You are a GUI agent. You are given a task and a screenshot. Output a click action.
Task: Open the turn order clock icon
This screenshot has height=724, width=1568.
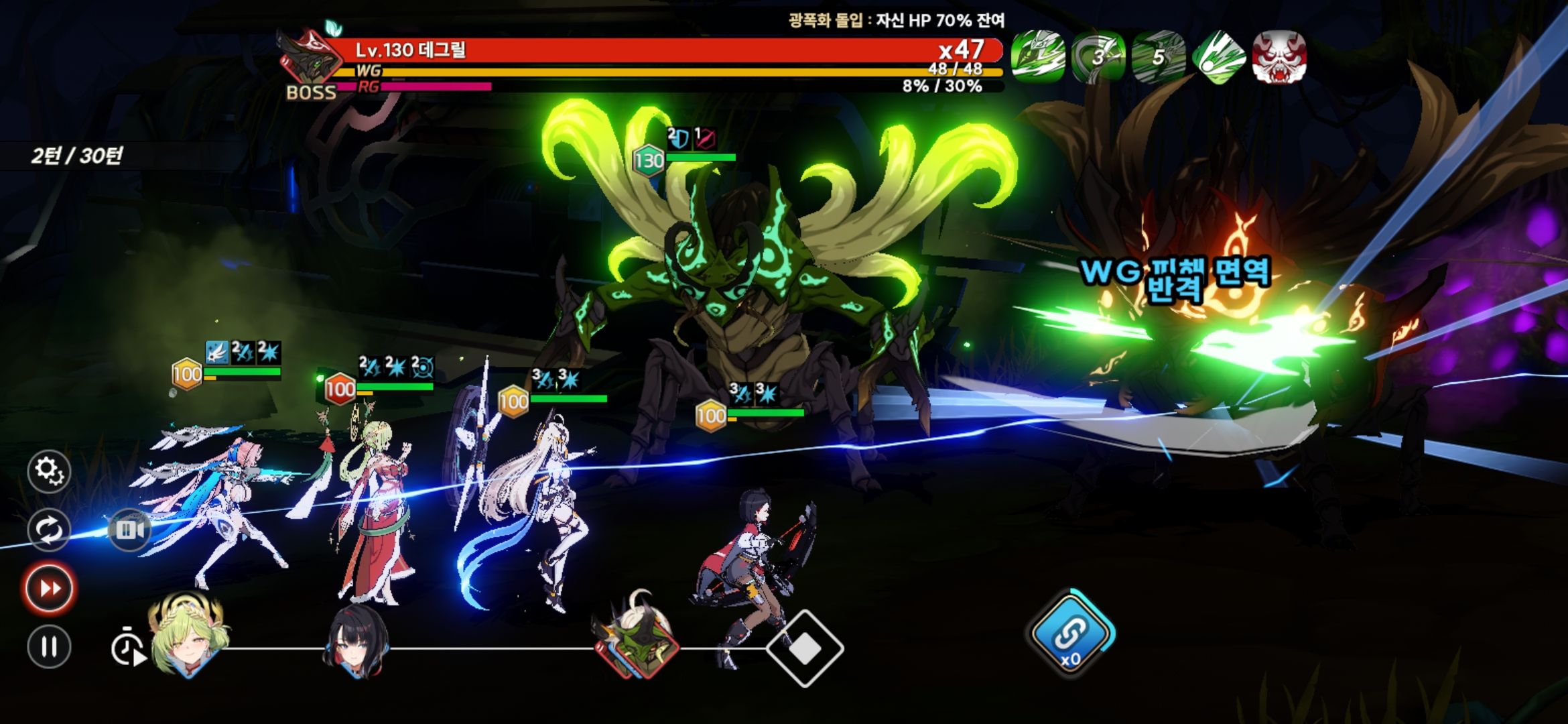[127, 648]
